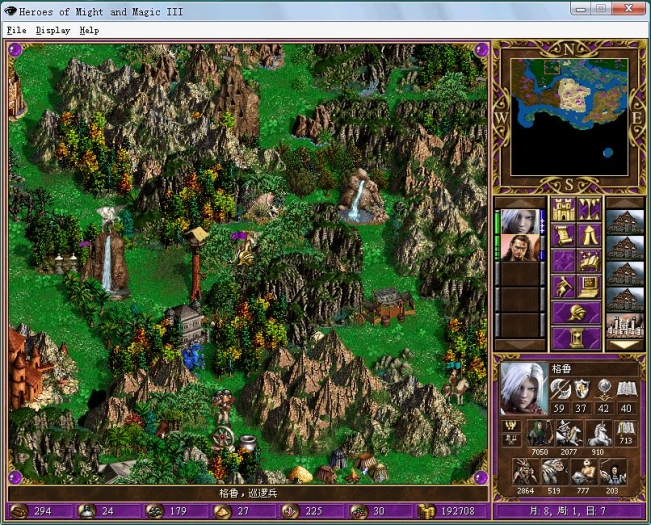Close the game window
Image resolution: width=651 pixels, height=525 pixels.
point(633,8)
